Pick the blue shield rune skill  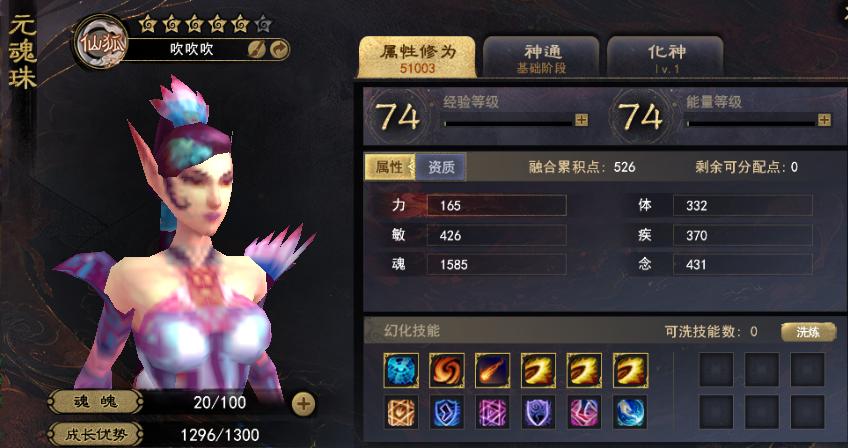[x=446, y=411]
